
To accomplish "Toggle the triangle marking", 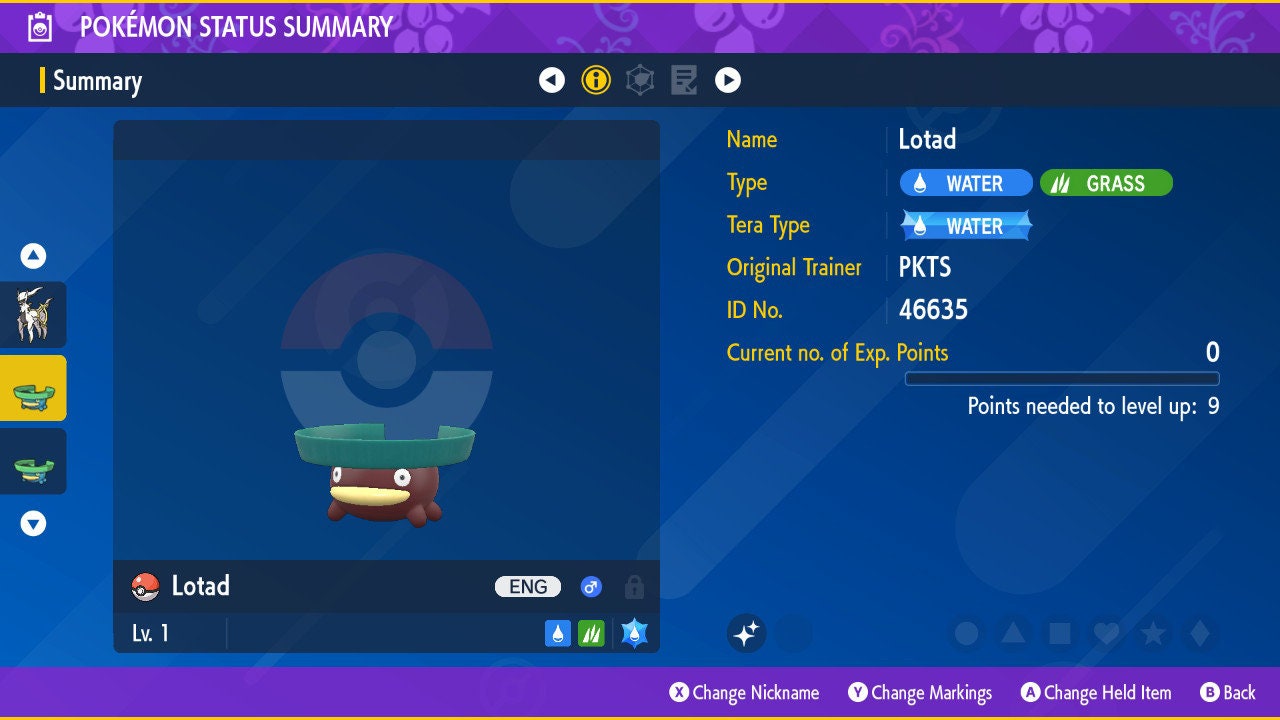I will [x=1013, y=633].
